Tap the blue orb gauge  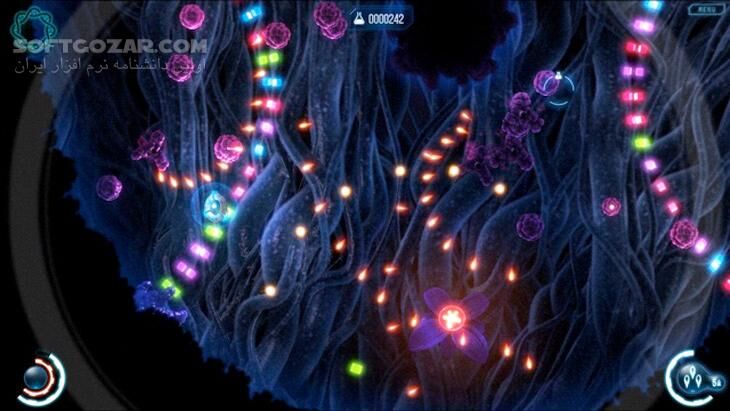pos(39,378)
